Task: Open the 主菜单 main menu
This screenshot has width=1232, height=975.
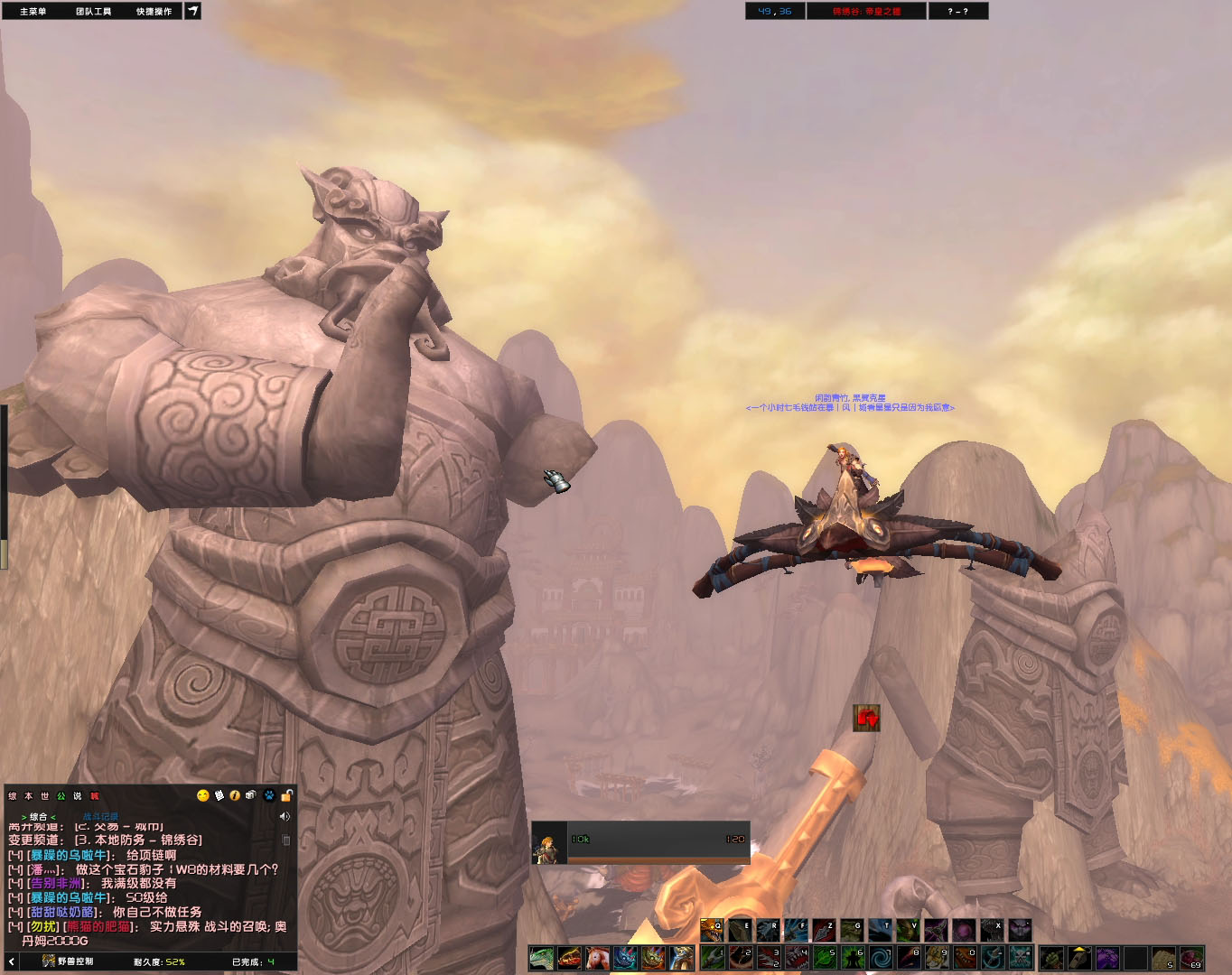Action: [x=33, y=12]
